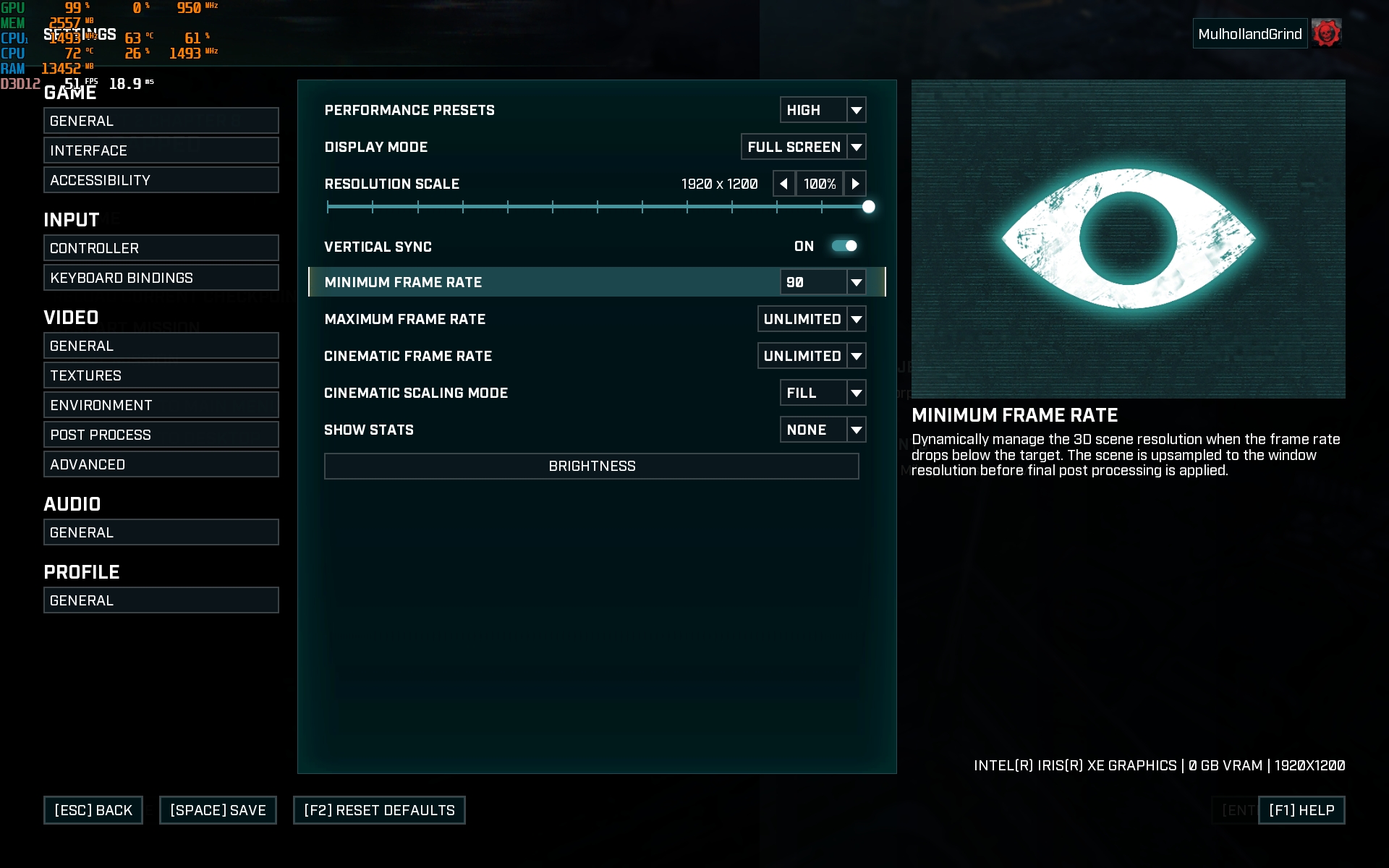The image size is (1389, 868).
Task: Toggle Vertical Sync off
Action: point(844,246)
